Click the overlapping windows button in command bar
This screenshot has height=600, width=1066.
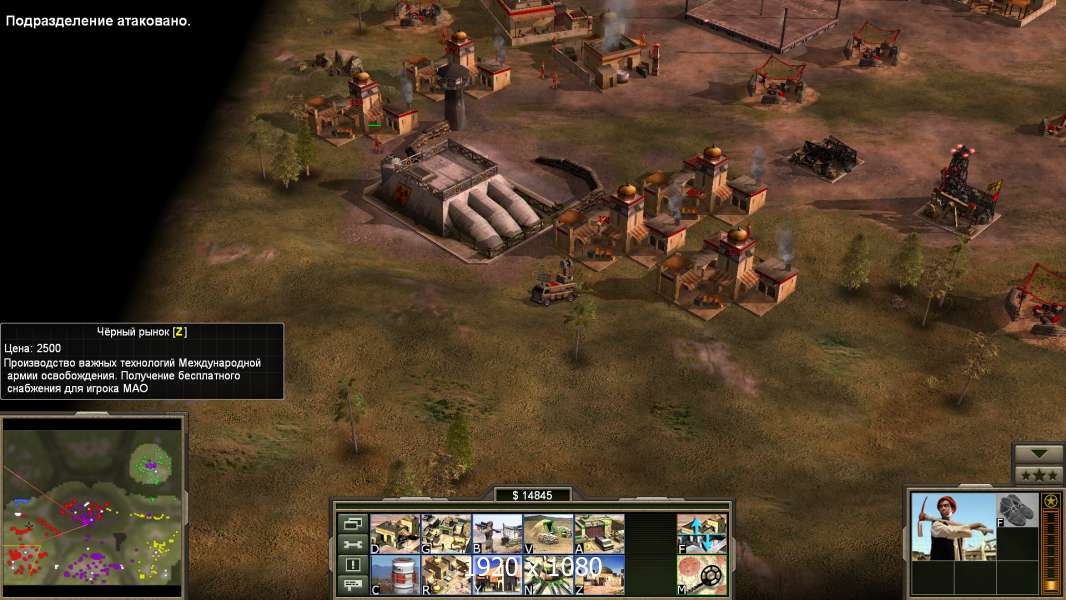pyautogui.click(x=352, y=523)
